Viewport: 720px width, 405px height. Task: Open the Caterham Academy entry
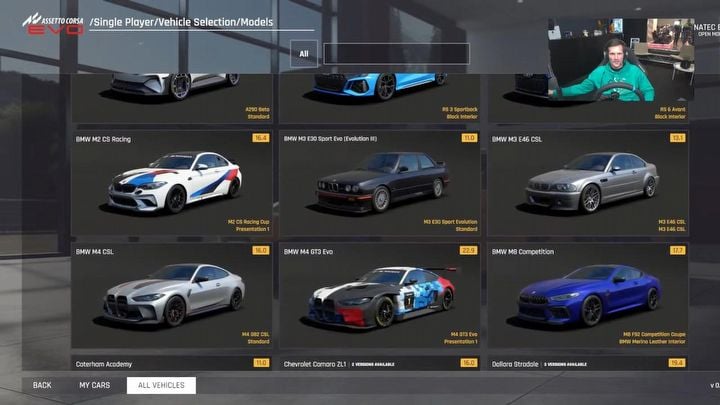(x=172, y=364)
